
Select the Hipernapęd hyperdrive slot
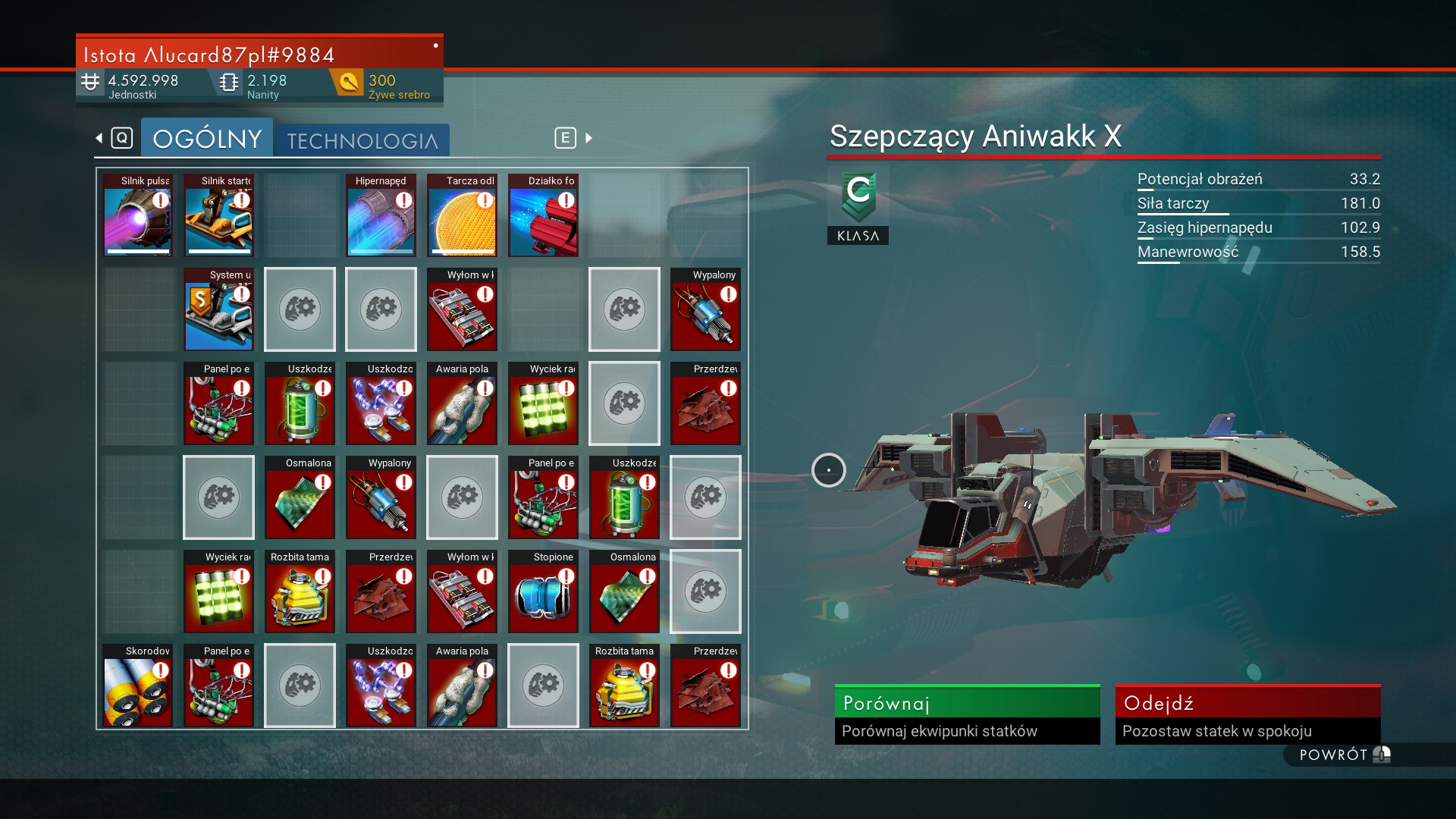tap(381, 215)
